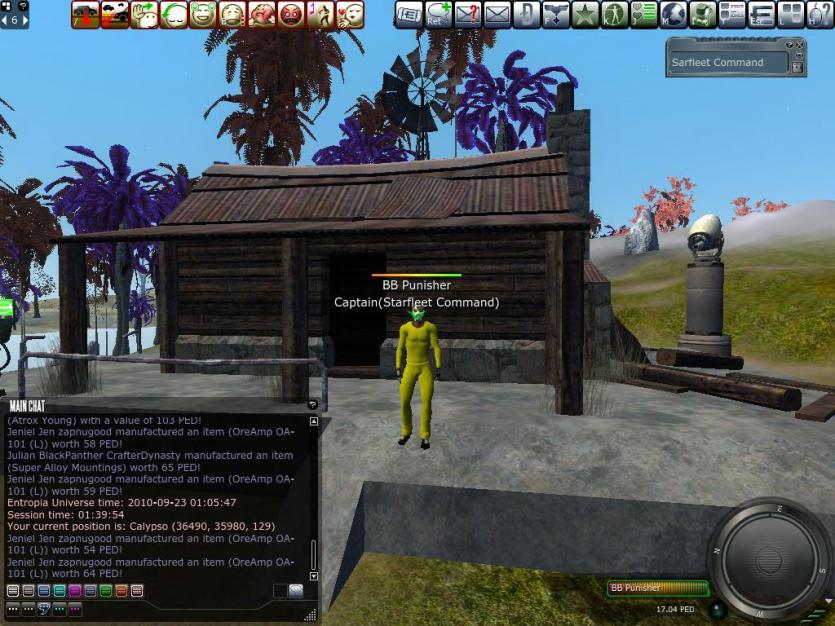Image resolution: width=835 pixels, height=626 pixels.
Task: Open the human figure character icon
Action: (614, 14)
